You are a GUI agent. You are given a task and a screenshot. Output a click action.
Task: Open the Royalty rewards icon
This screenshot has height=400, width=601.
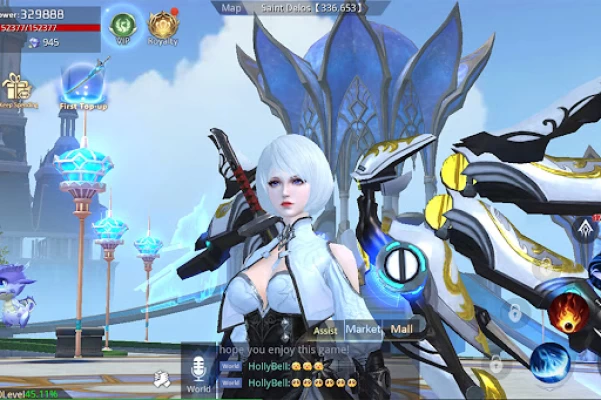[161, 25]
